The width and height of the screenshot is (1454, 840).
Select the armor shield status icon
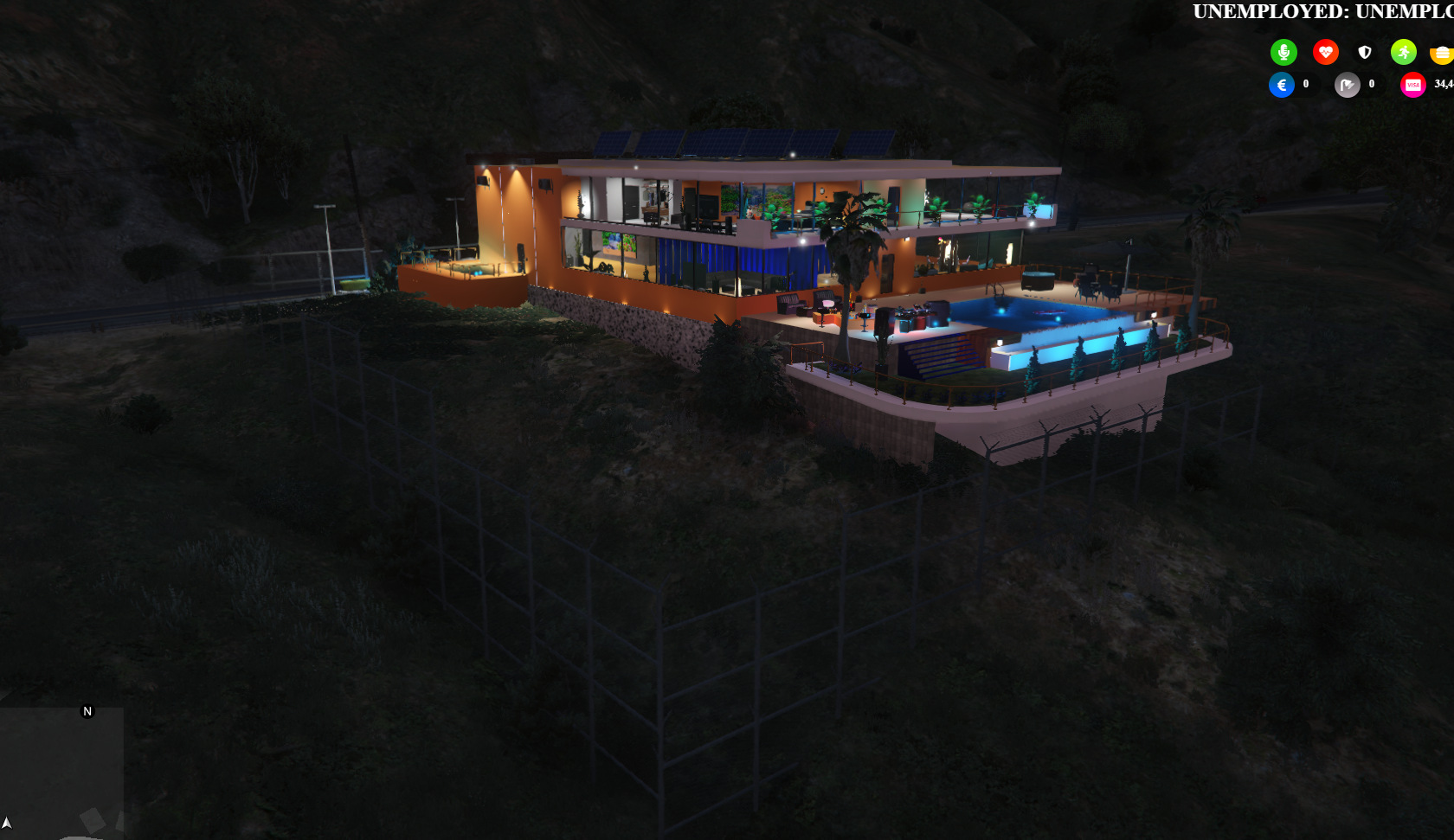tap(1365, 52)
